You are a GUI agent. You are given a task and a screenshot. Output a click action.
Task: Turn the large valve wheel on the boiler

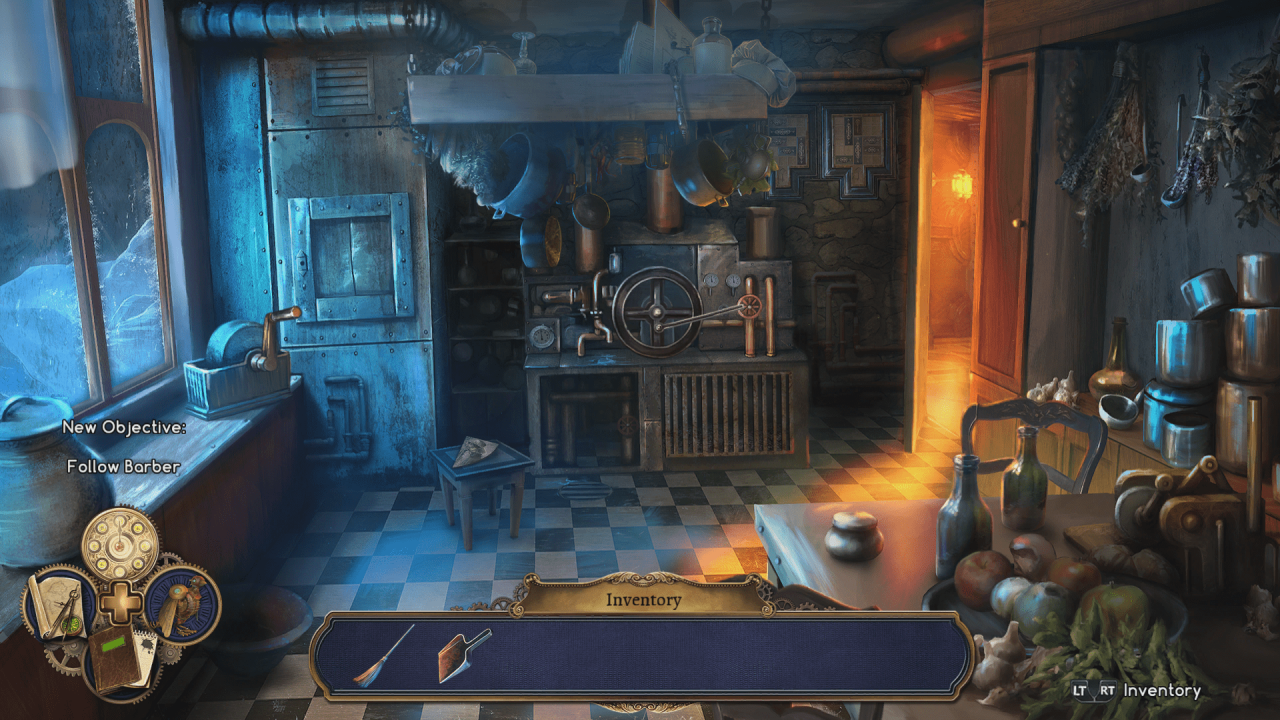[x=655, y=312]
